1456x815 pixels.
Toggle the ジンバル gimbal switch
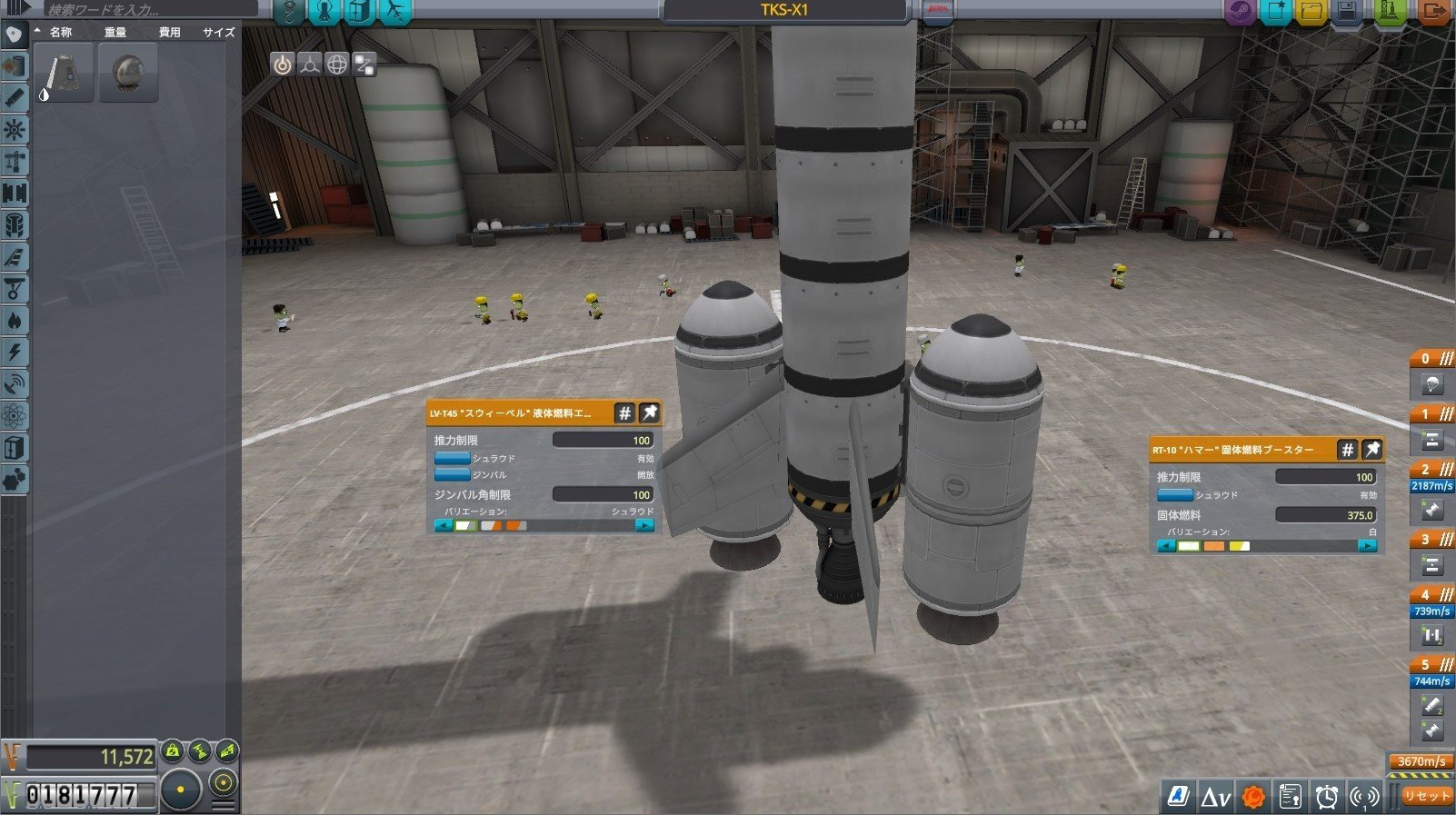pos(452,474)
